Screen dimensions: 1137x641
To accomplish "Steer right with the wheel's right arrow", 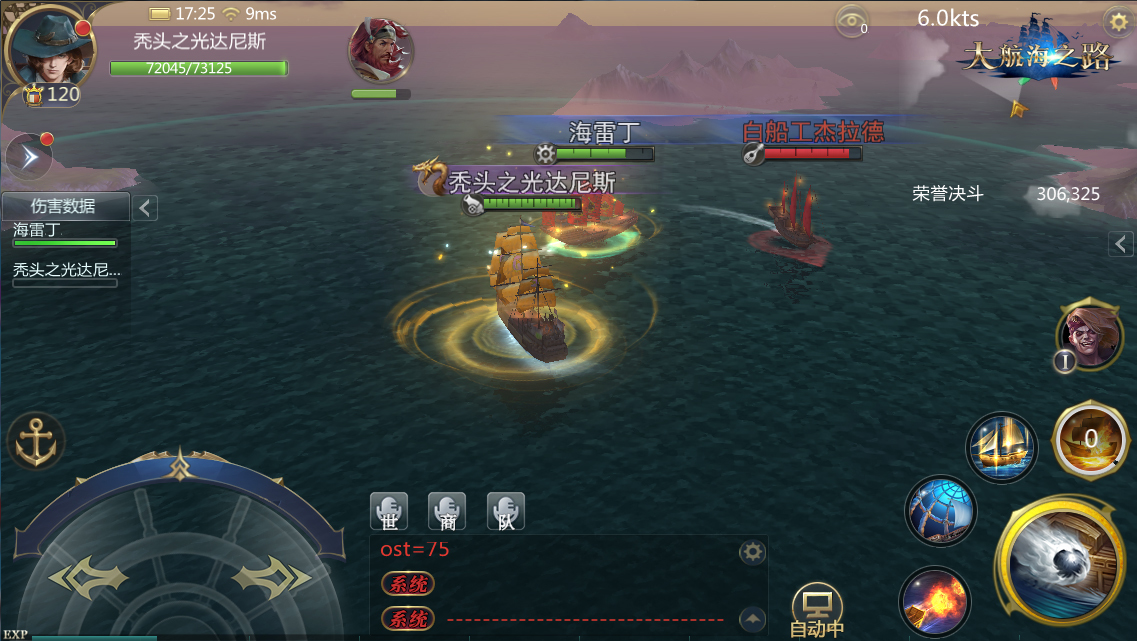I will tap(271, 577).
